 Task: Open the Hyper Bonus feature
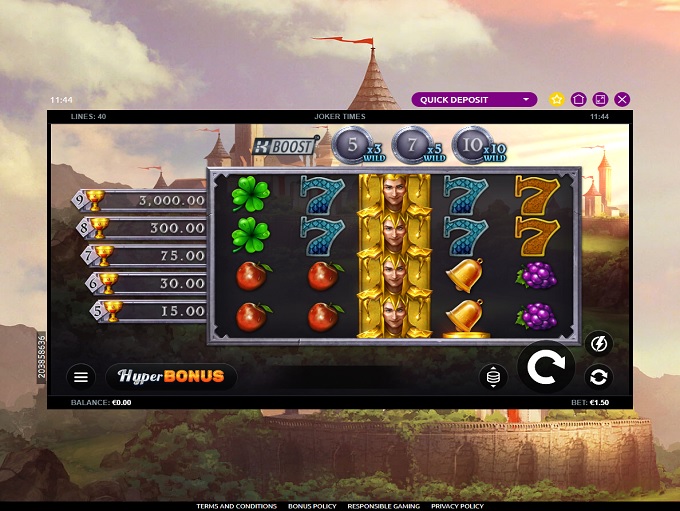(x=171, y=377)
